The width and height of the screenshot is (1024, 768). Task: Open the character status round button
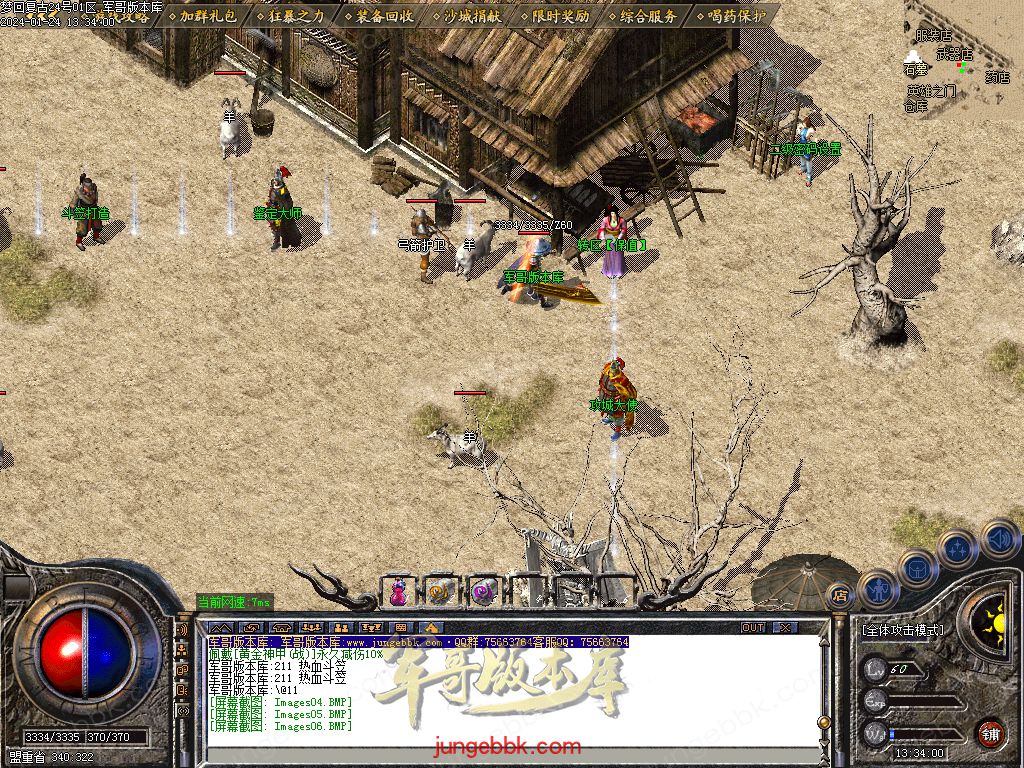coord(878,589)
